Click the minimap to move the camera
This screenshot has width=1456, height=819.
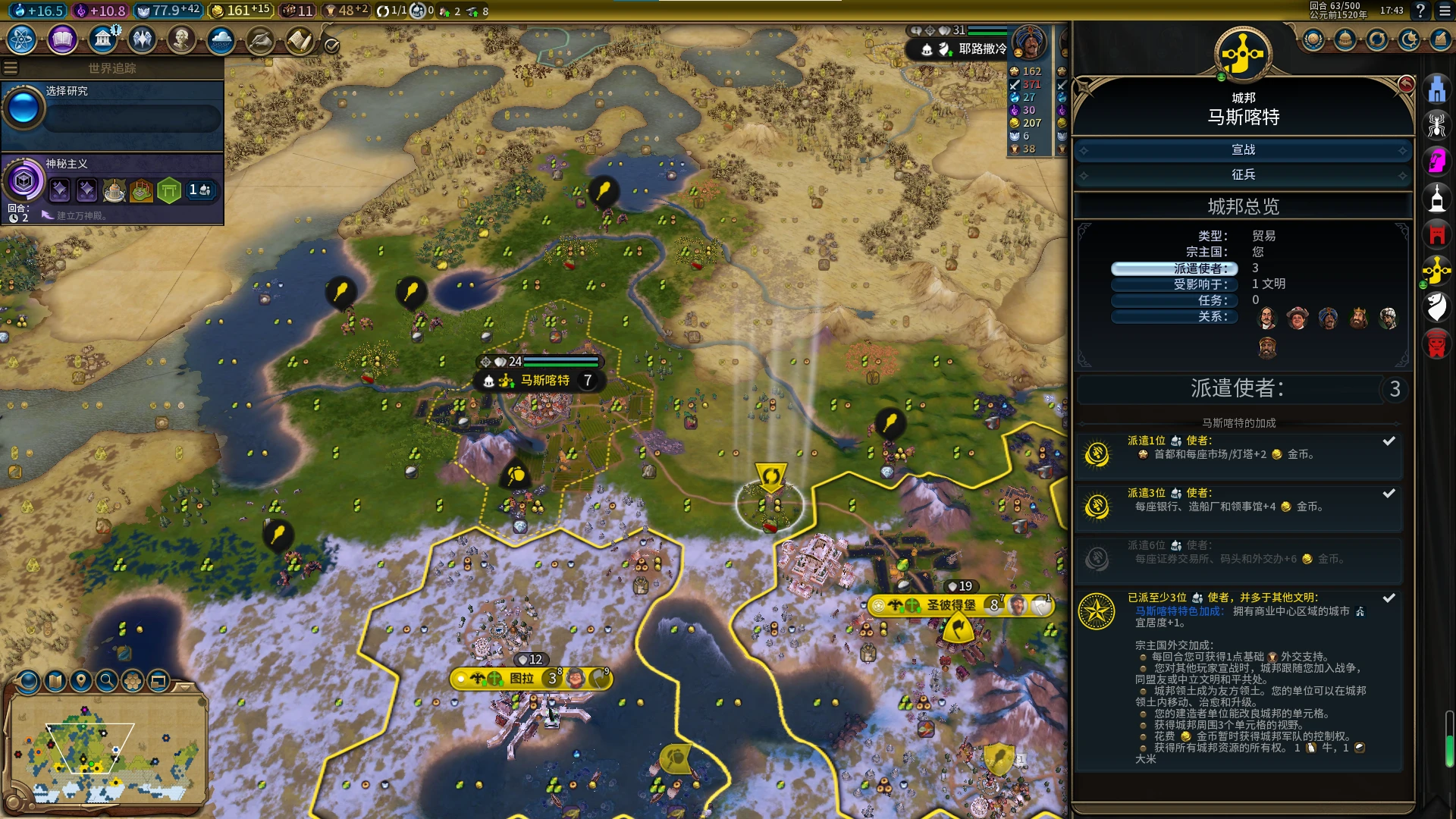pyautogui.click(x=106, y=751)
